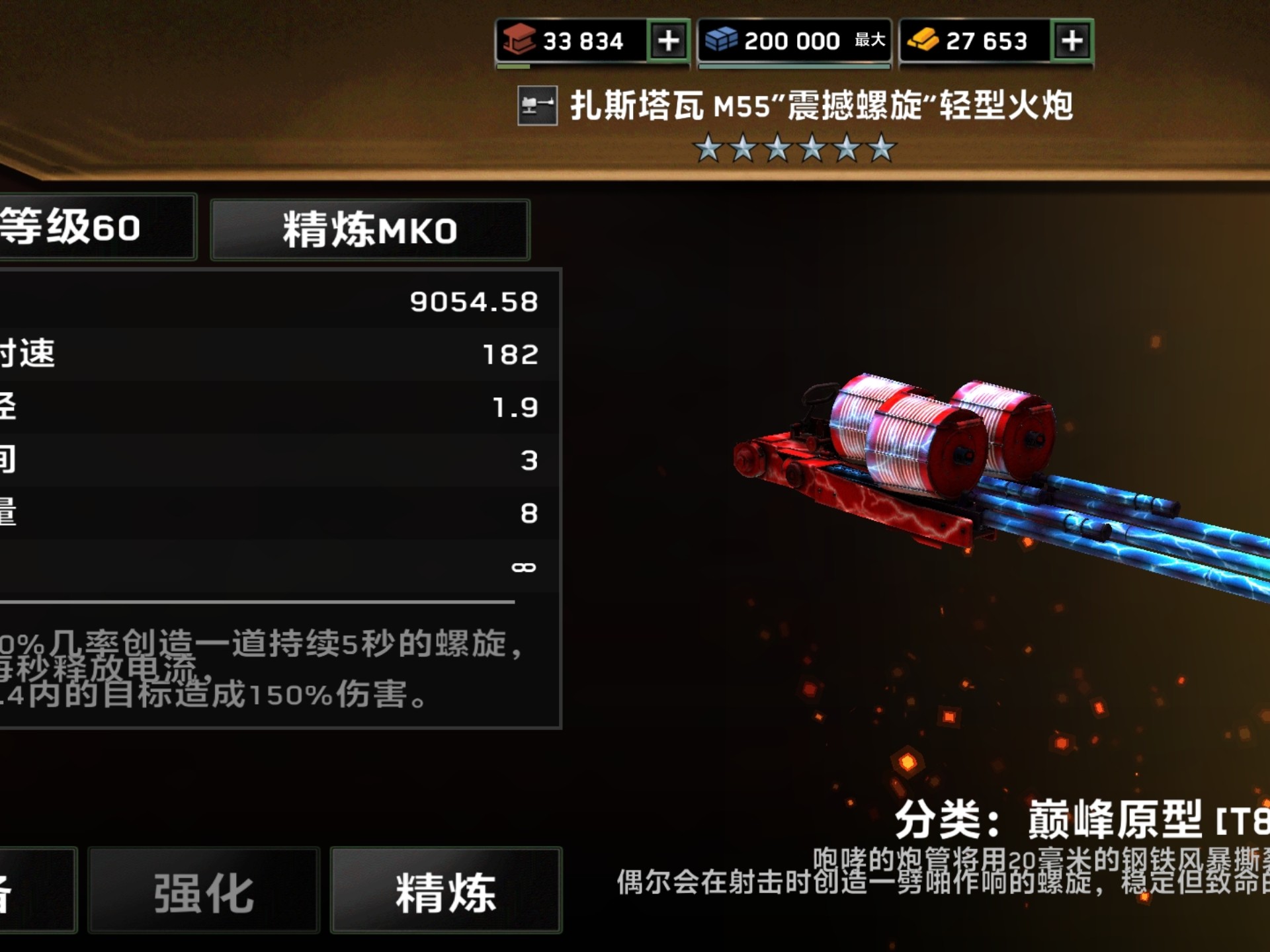Screen dimensions: 1270x952
Task: Switch to the 等级60 level tab
Action: point(93,227)
